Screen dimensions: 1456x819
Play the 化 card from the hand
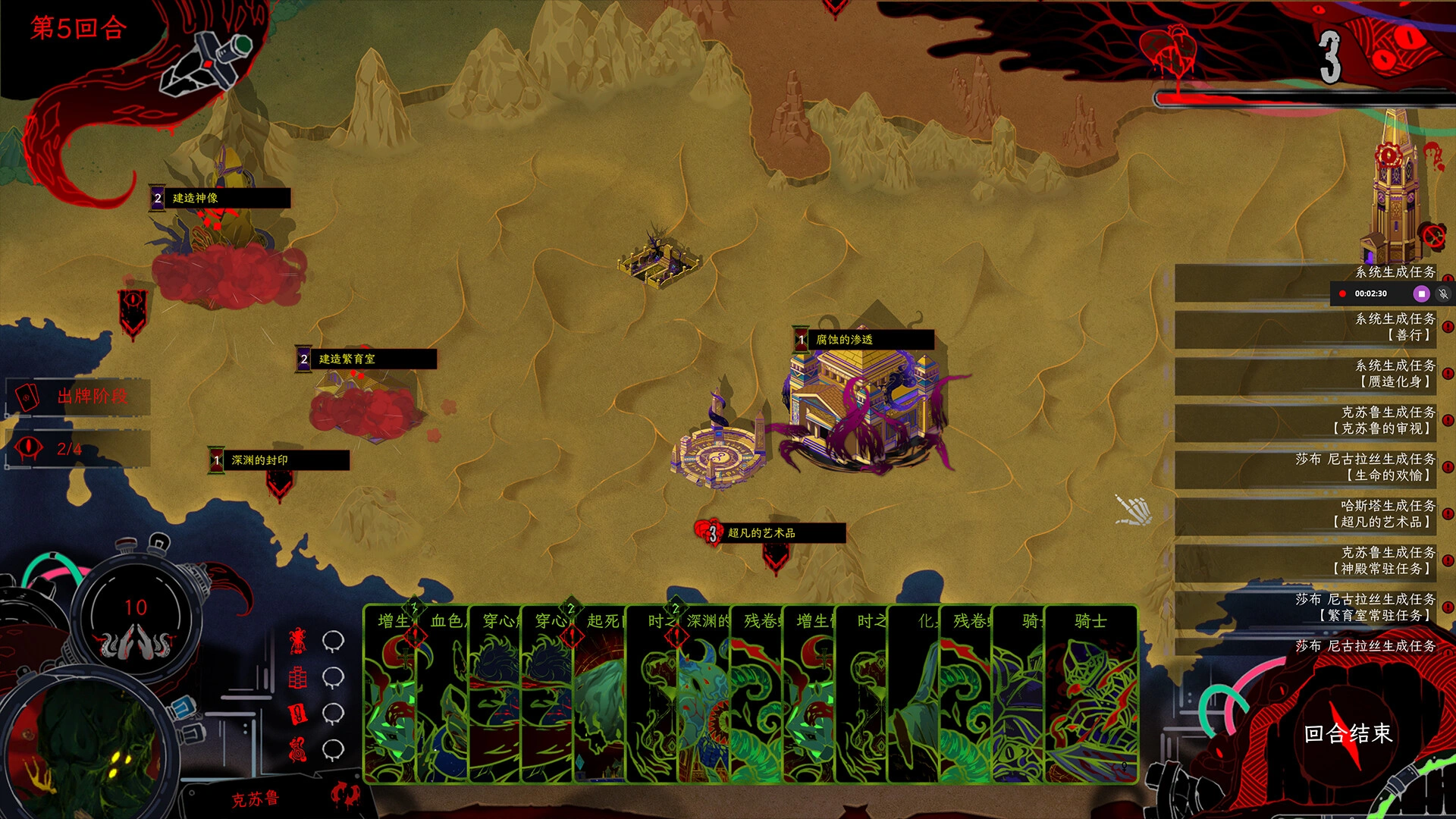point(915,694)
